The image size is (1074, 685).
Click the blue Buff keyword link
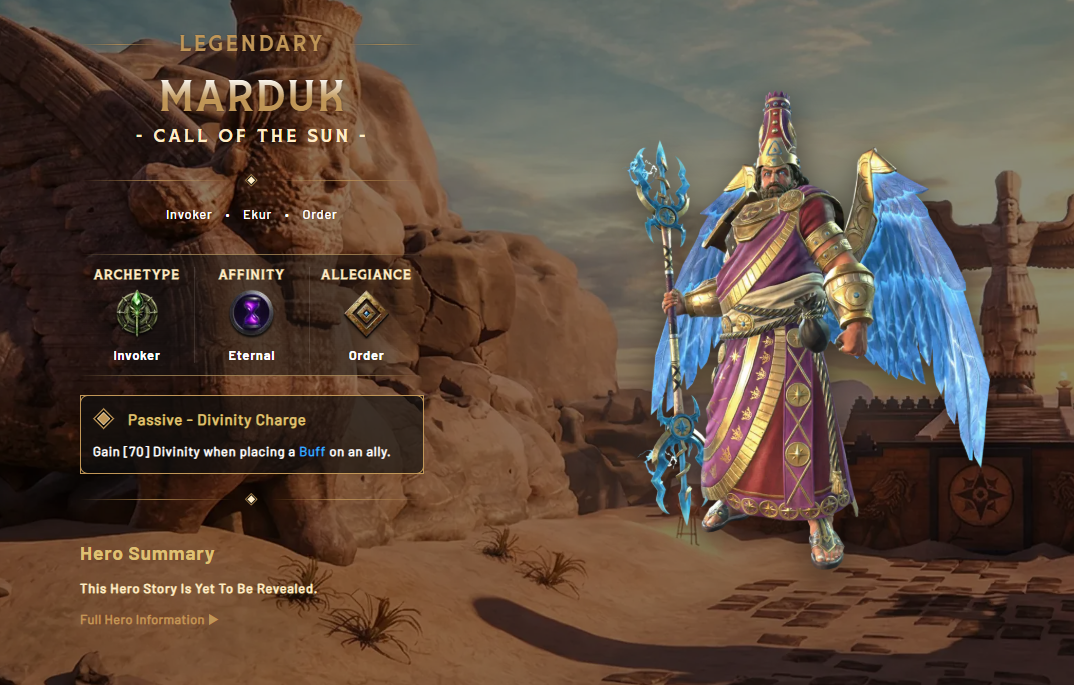(x=312, y=452)
